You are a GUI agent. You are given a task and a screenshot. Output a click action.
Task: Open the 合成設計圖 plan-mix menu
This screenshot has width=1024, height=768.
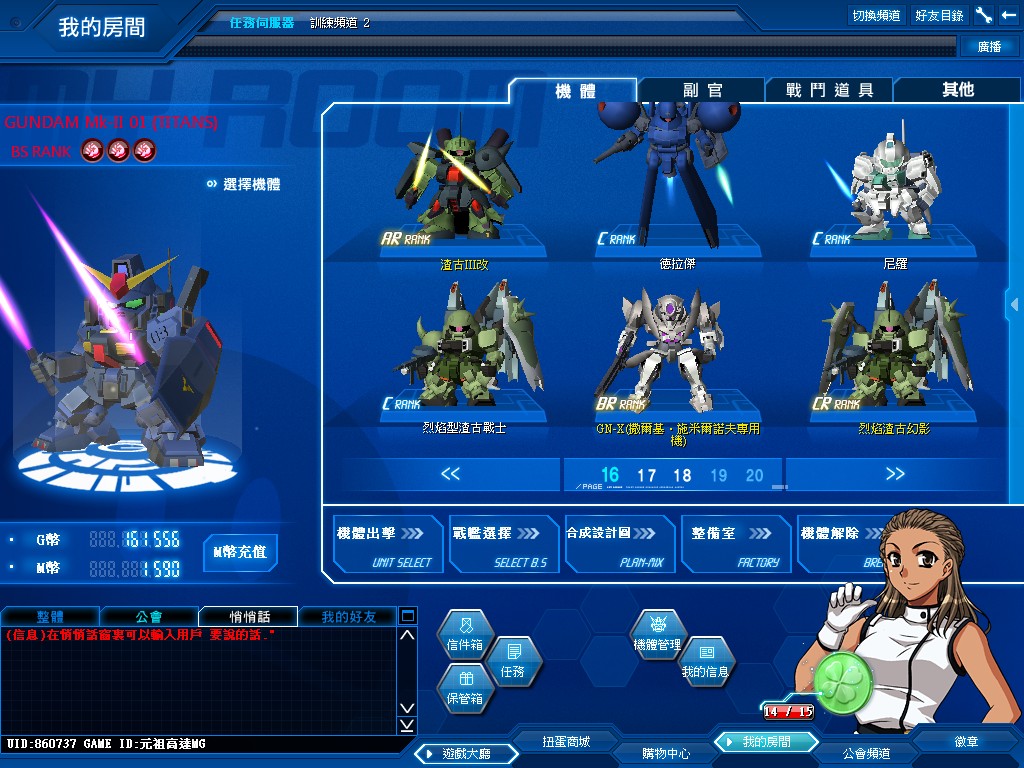(618, 545)
